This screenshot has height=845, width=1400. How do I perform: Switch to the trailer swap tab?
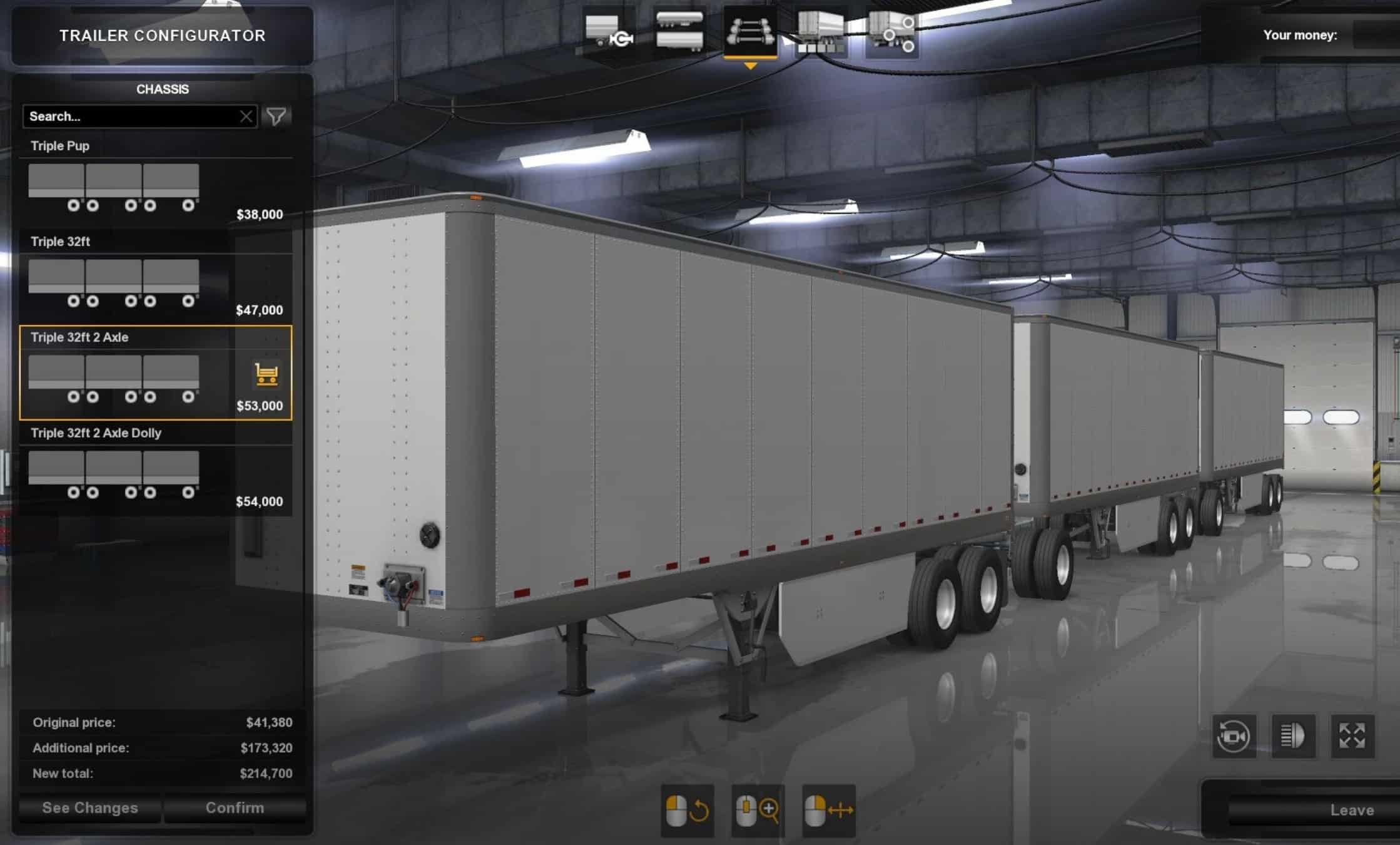[x=609, y=33]
